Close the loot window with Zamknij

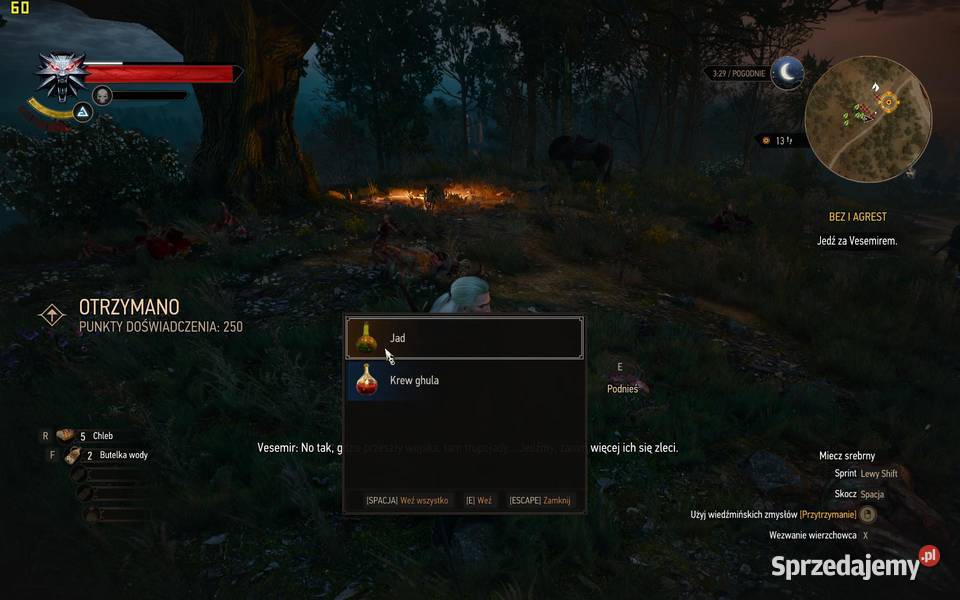(x=540, y=500)
